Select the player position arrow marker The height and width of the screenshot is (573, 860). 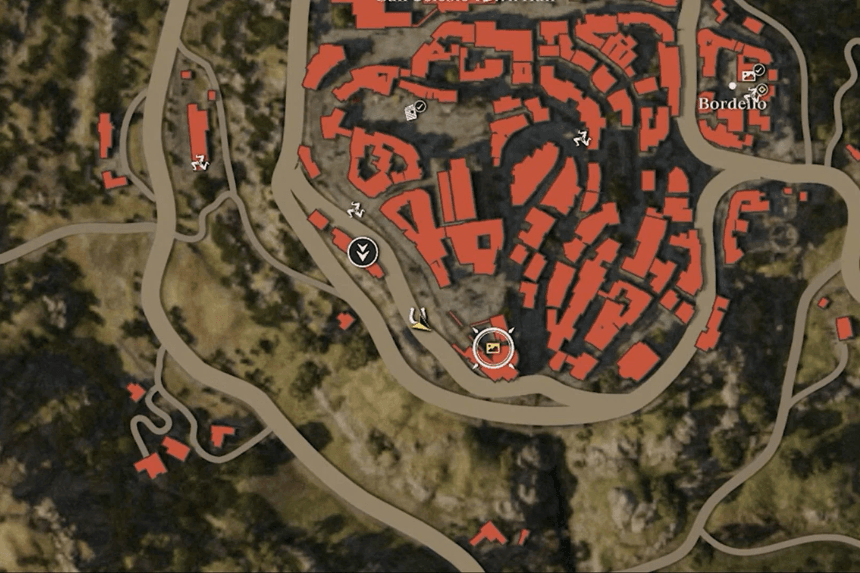(x=418, y=319)
